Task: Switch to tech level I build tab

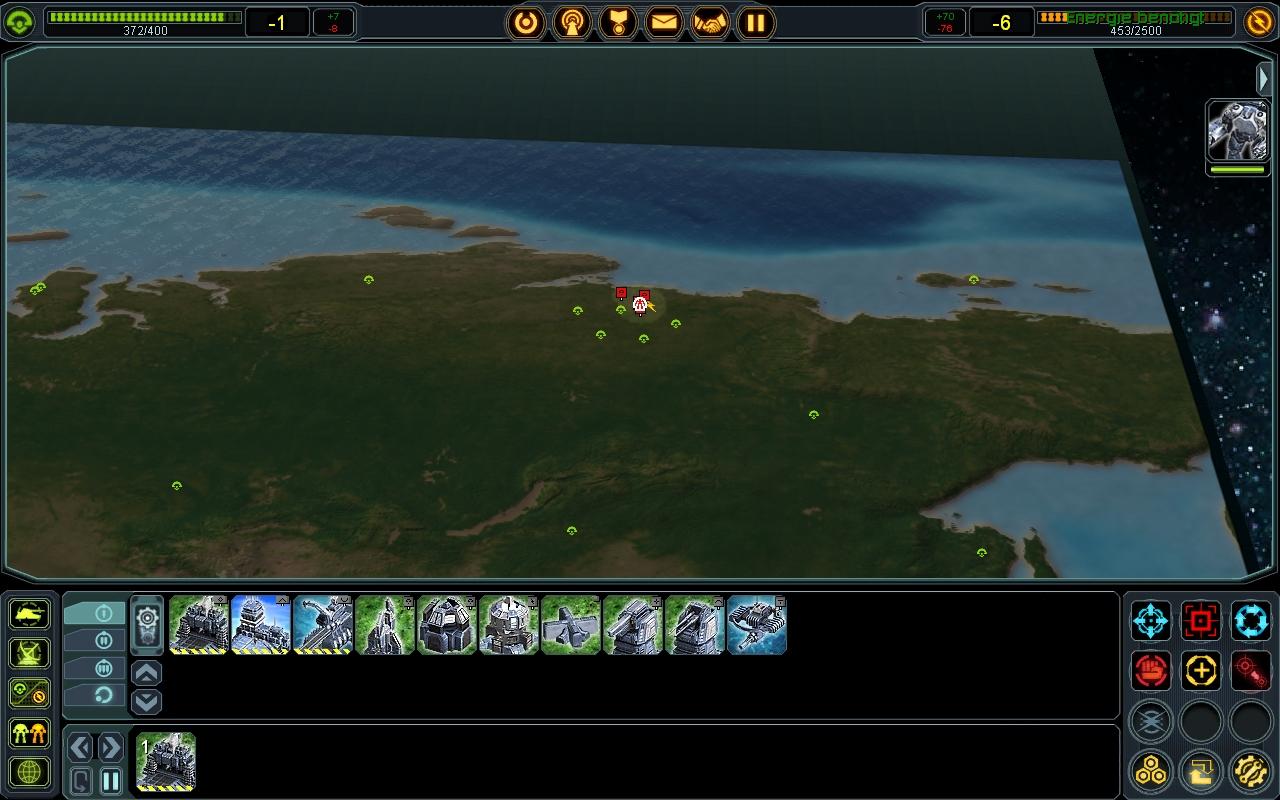Action: coord(96,613)
